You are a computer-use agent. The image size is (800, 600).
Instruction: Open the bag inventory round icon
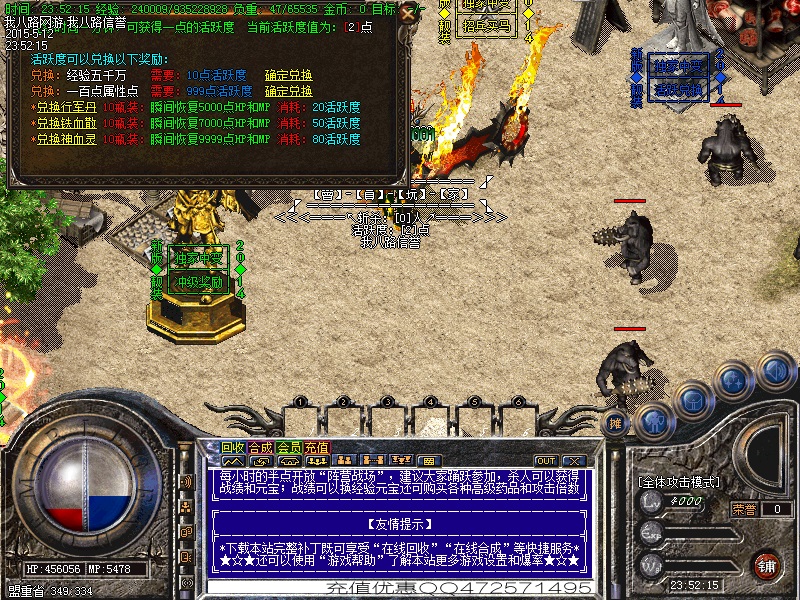coord(693,400)
